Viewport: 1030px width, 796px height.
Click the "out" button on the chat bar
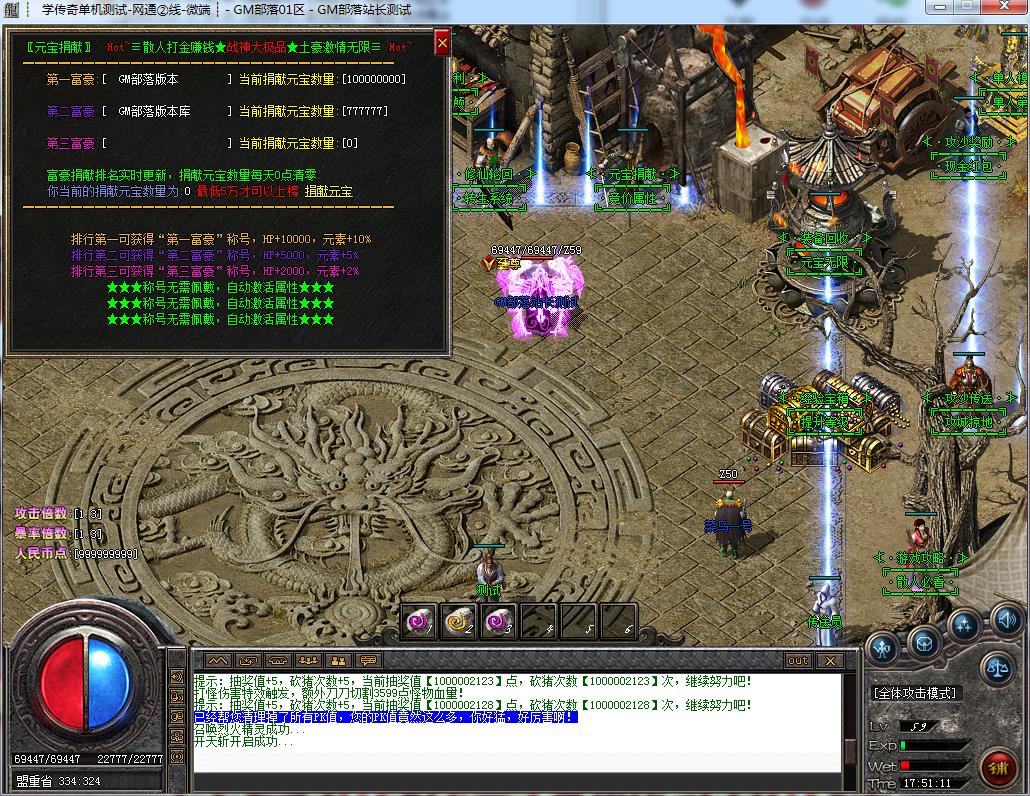click(x=798, y=661)
